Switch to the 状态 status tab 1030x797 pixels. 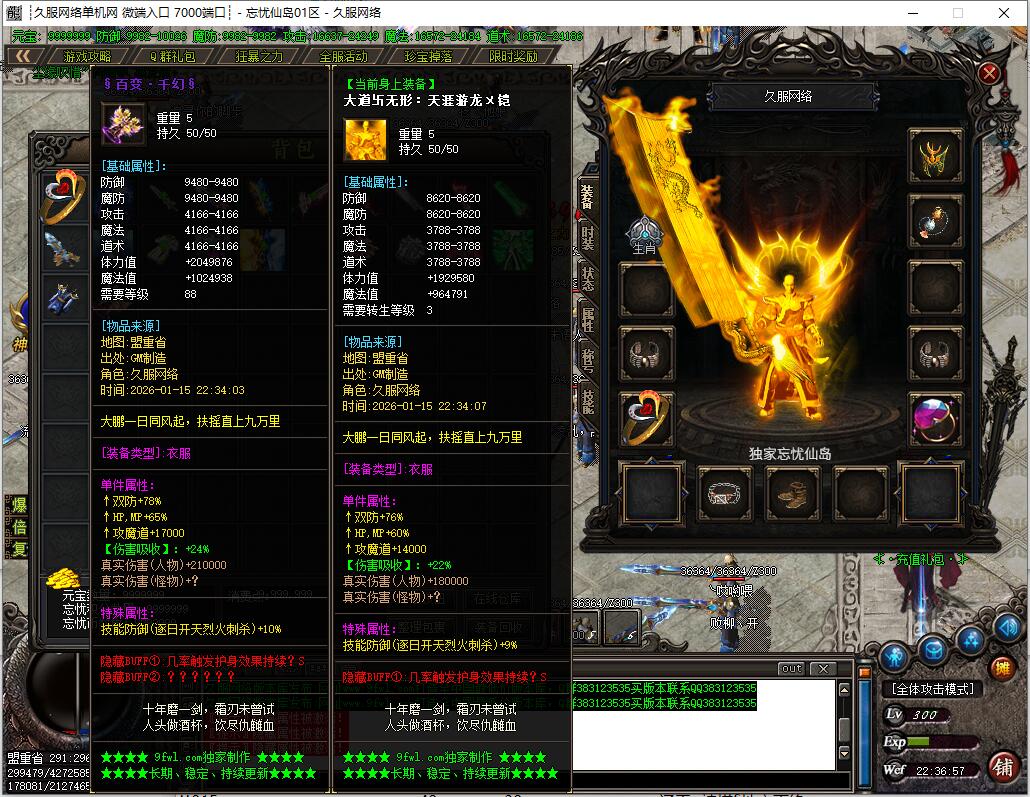pyautogui.click(x=587, y=278)
